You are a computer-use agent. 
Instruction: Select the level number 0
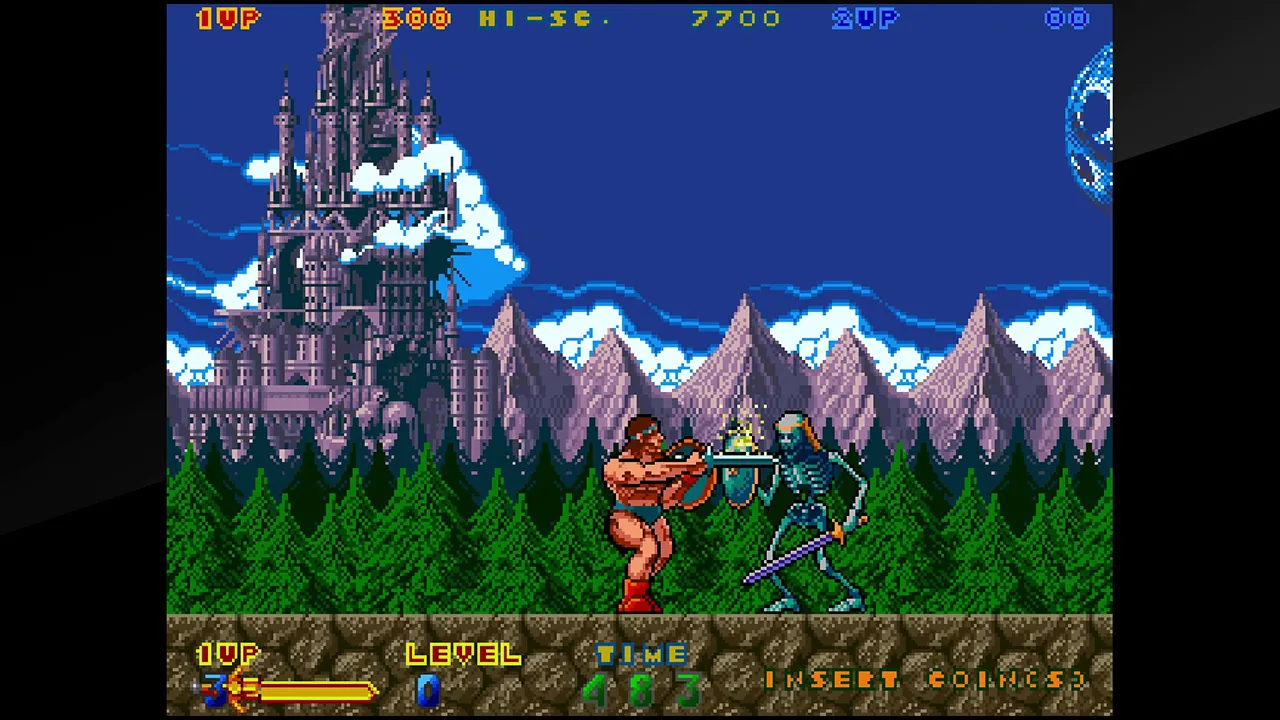click(x=427, y=688)
